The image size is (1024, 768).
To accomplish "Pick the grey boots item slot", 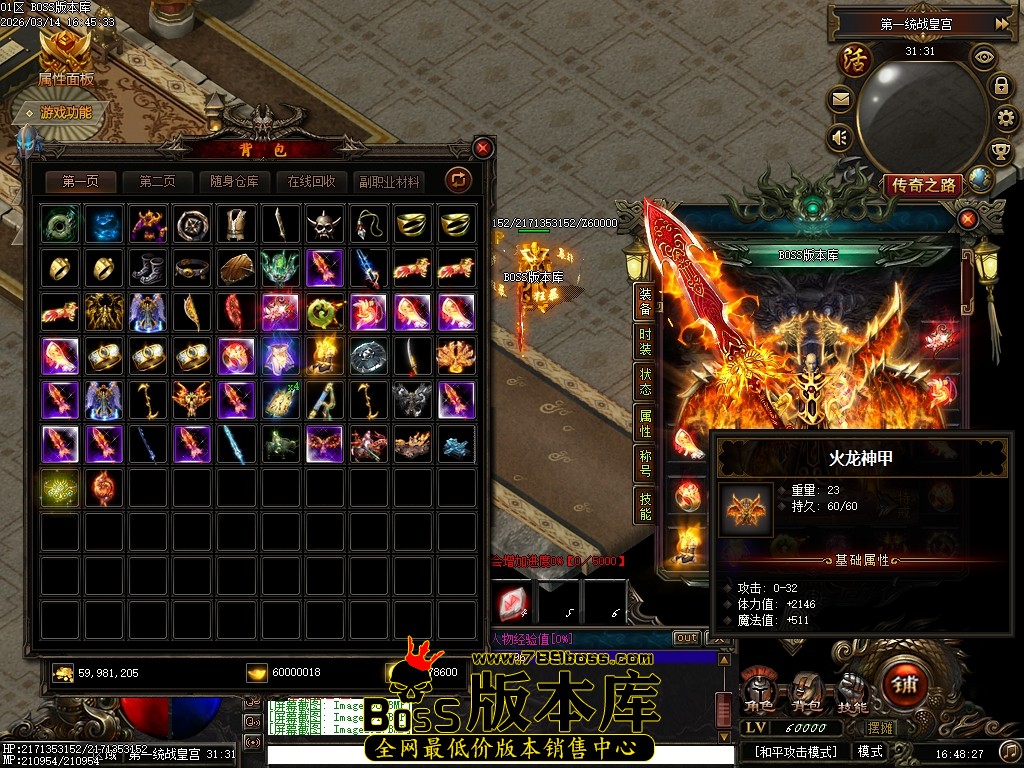I will click(x=149, y=268).
